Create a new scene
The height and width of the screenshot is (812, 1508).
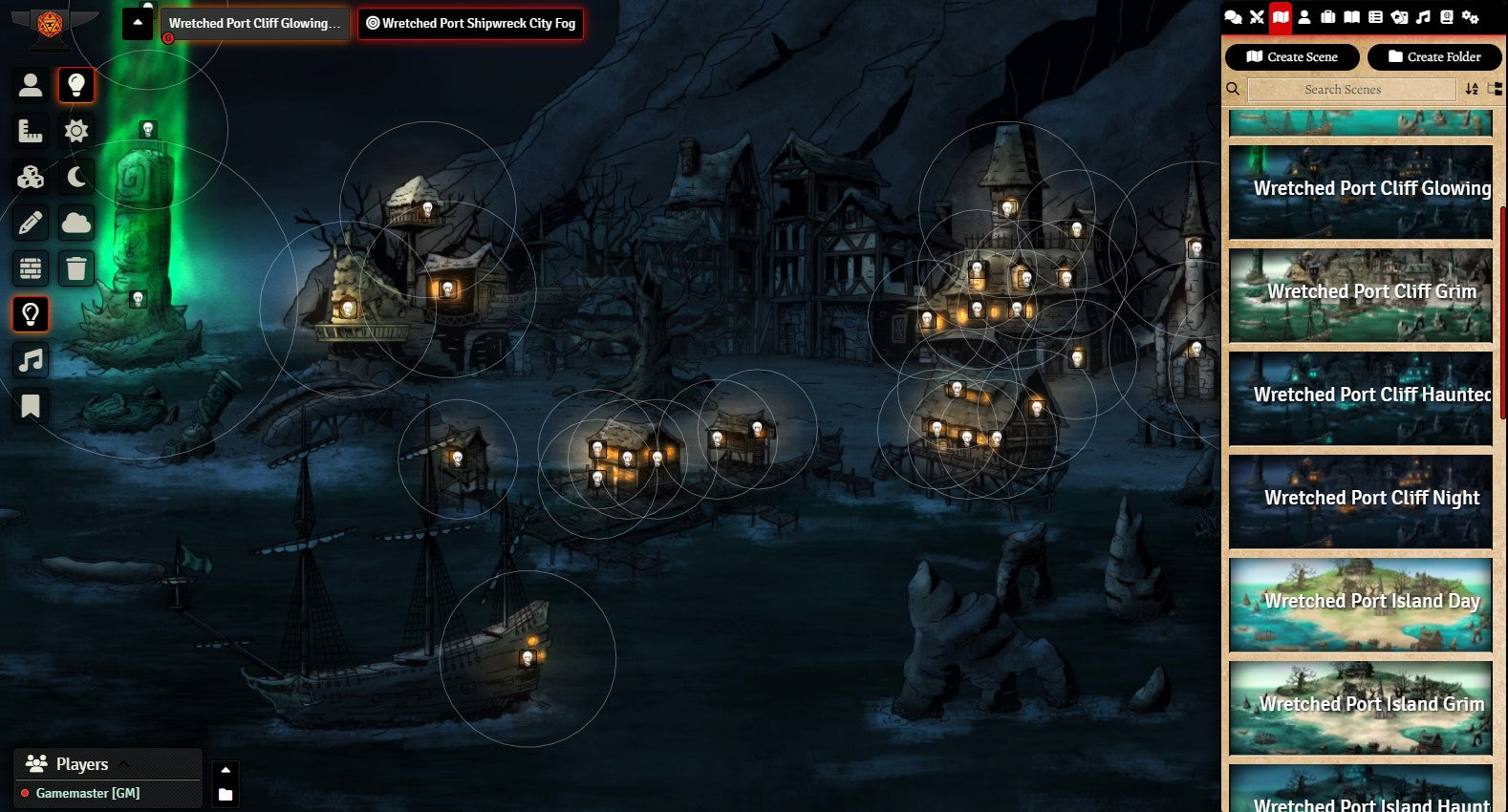[1291, 57]
